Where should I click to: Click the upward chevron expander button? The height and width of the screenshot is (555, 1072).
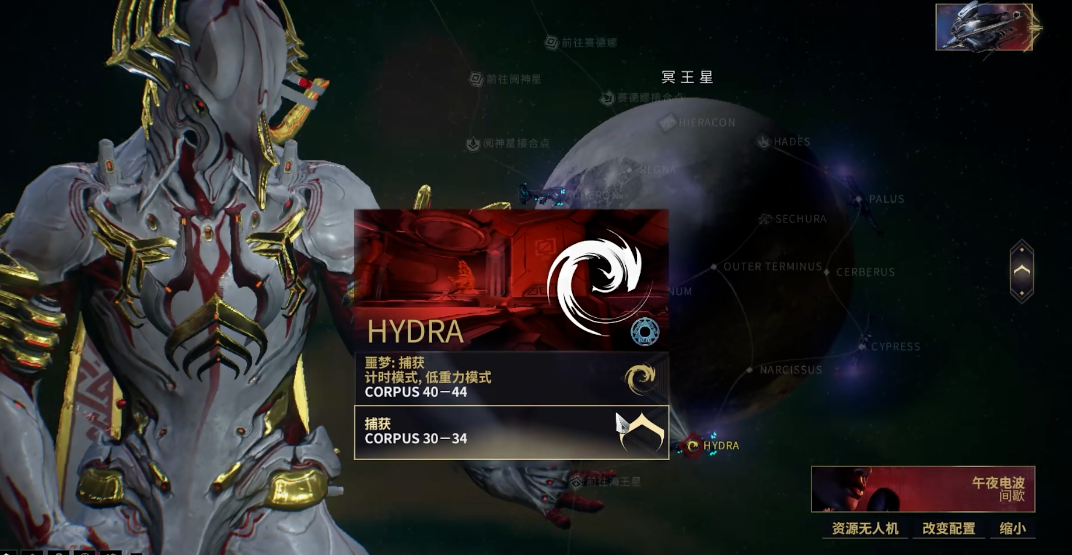[1021, 271]
